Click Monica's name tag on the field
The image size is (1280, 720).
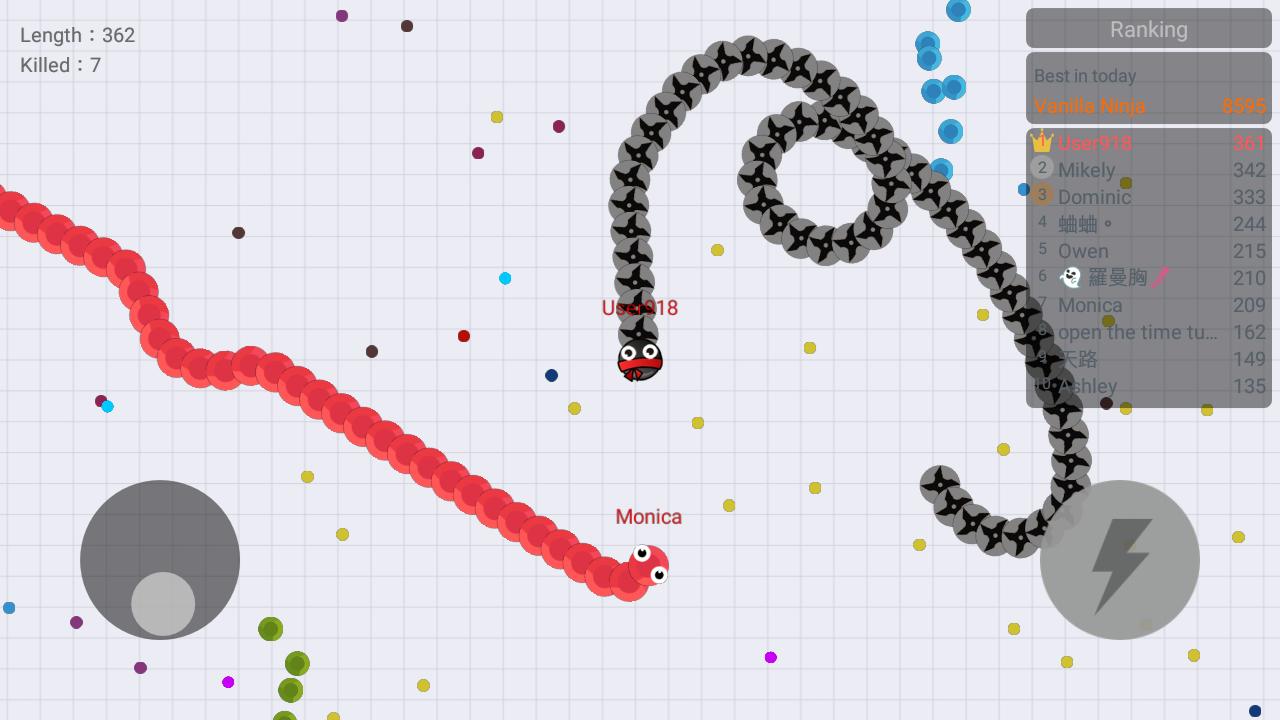[647, 517]
